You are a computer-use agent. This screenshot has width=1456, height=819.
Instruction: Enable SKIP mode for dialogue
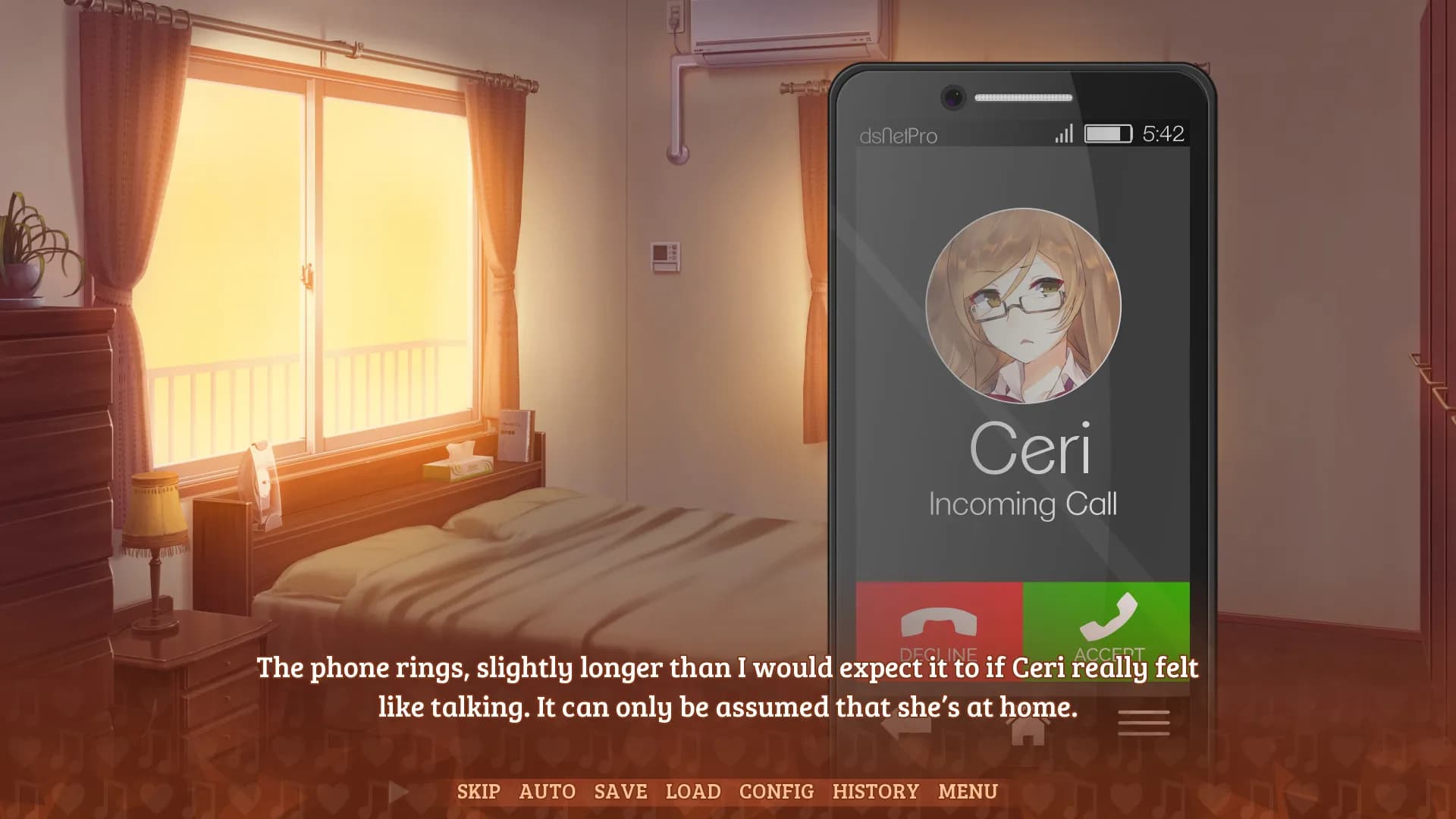coord(479,792)
